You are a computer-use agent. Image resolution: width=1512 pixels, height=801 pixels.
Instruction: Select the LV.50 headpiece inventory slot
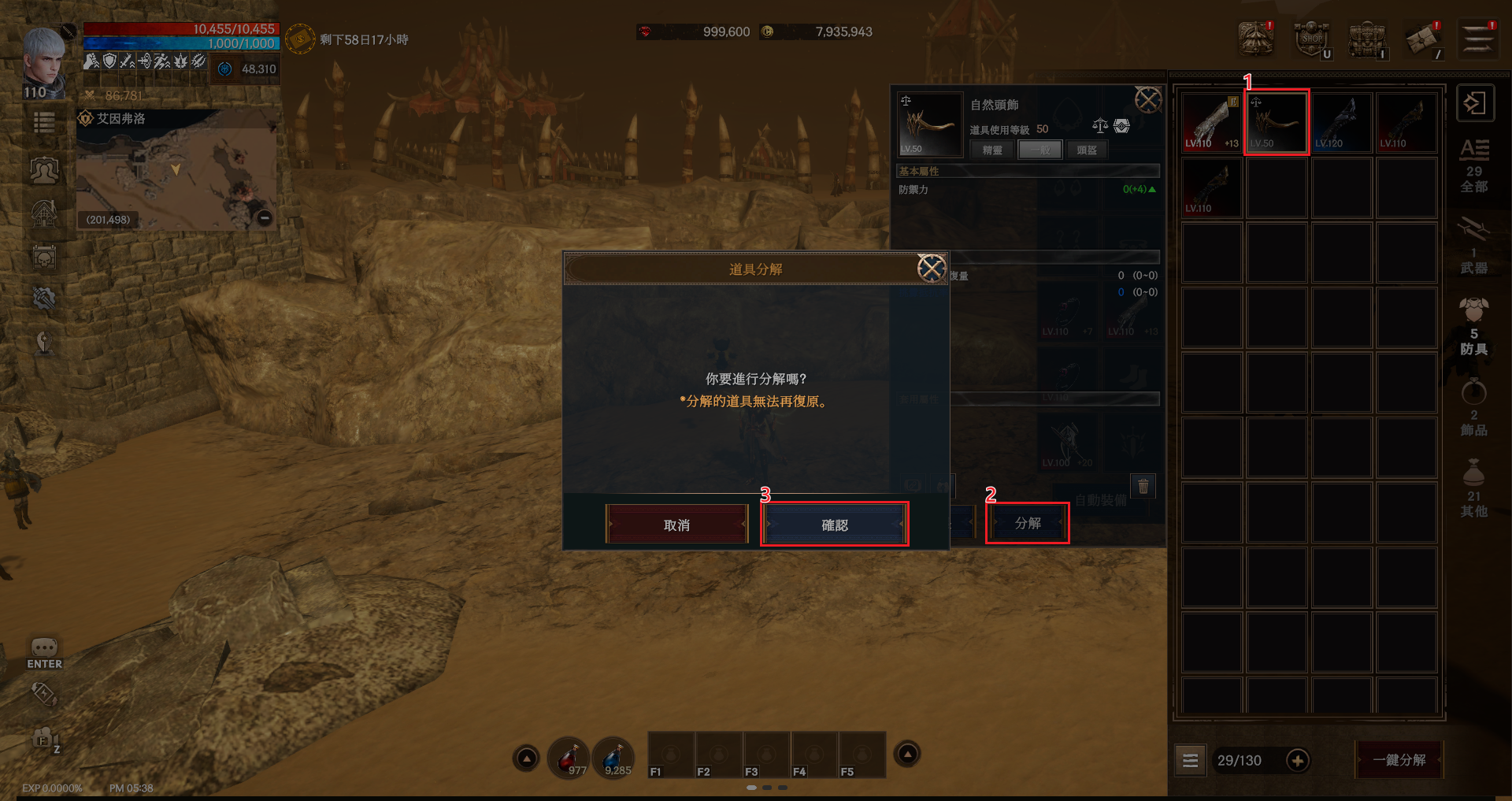(1277, 122)
